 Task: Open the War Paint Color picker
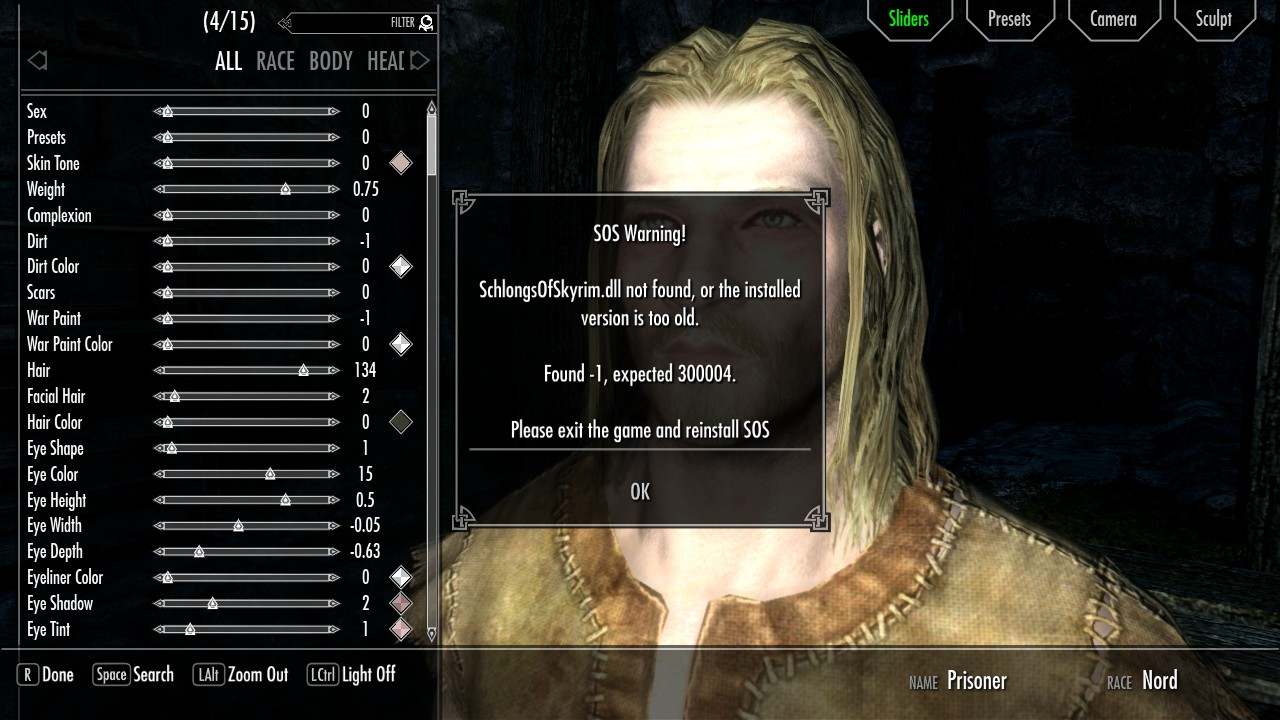pyautogui.click(x=400, y=344)
